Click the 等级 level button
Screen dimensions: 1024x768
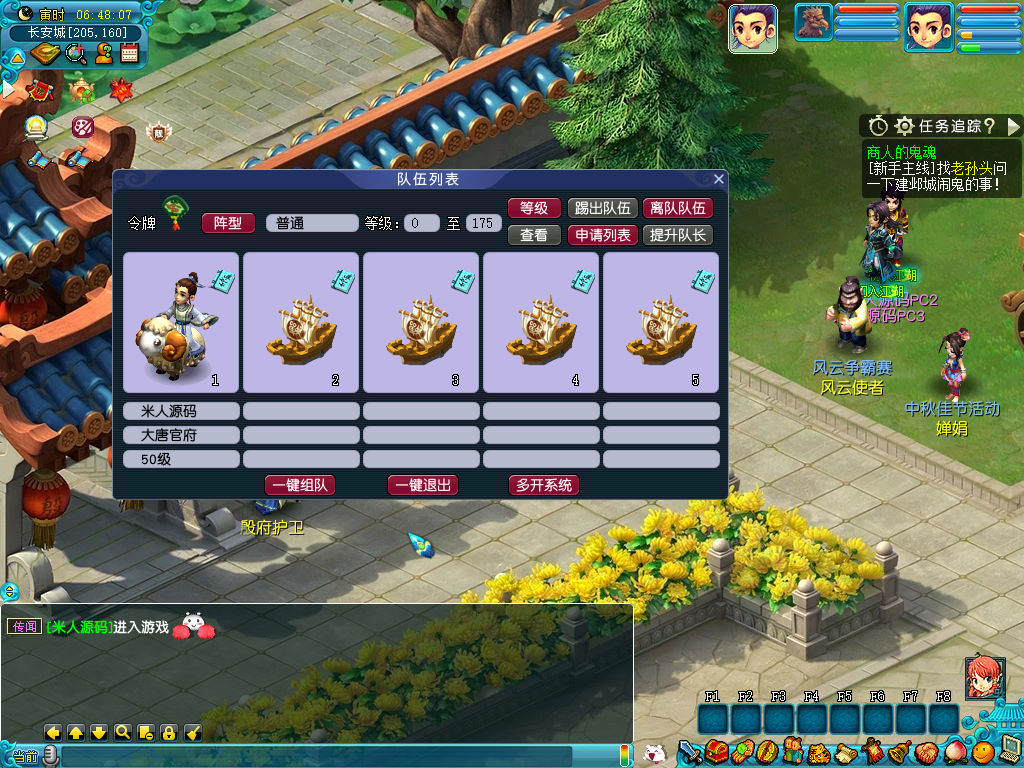click(534, 208)
